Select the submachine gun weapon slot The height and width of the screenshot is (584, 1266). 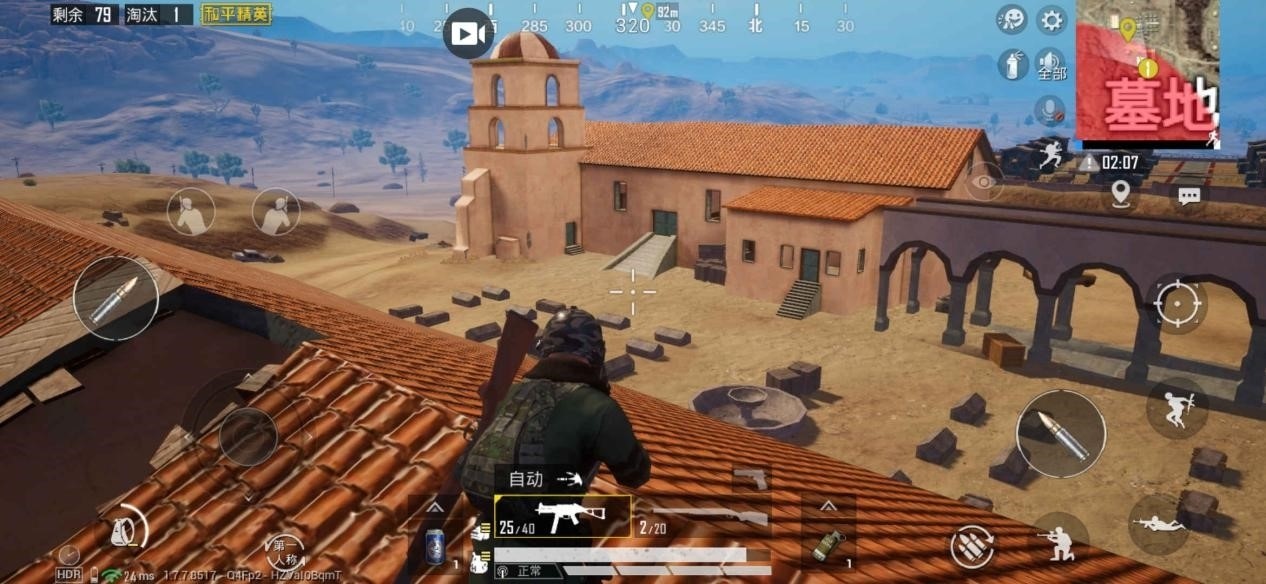(562, 516)
